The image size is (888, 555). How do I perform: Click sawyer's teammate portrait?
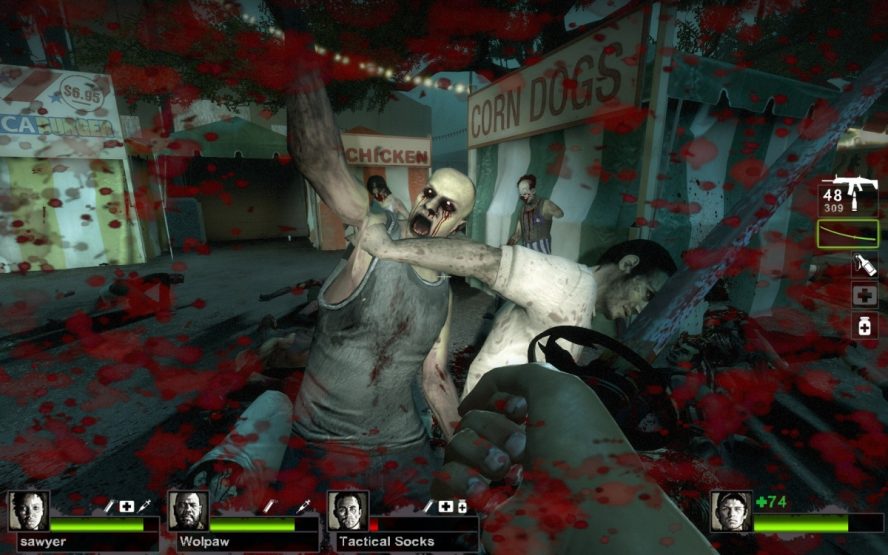tap(28, 511)
